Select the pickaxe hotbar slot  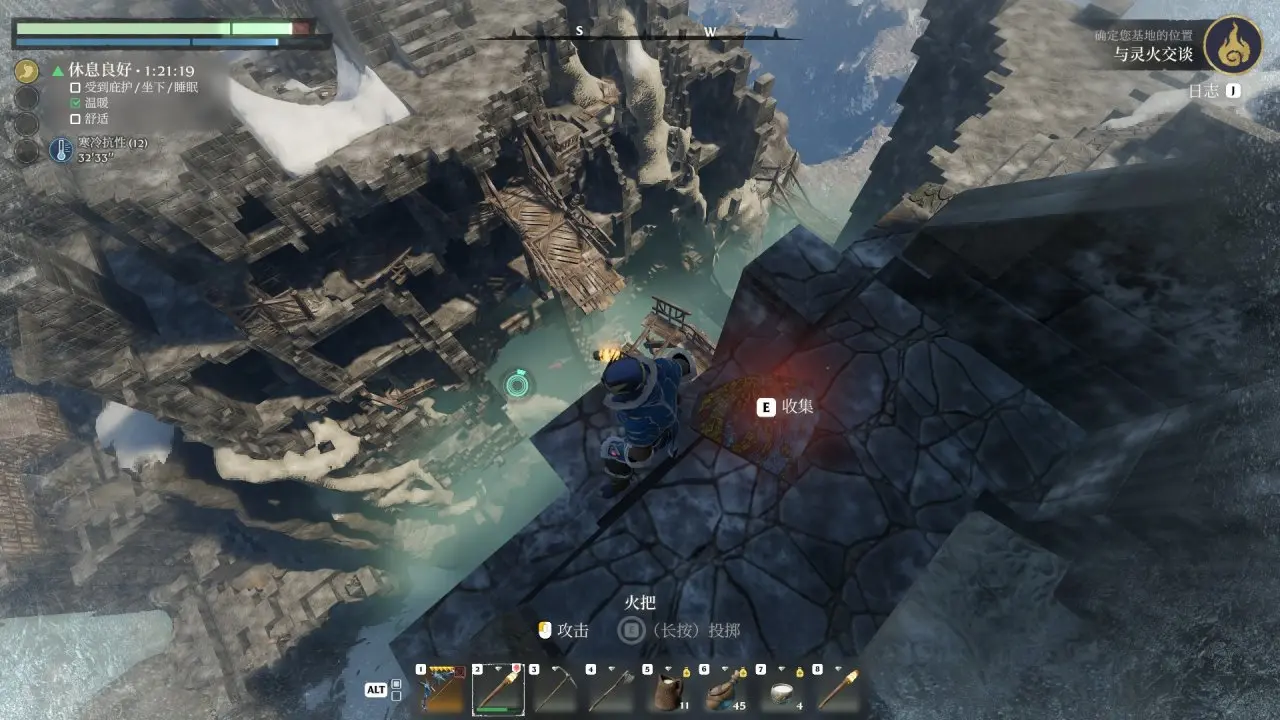555,689
